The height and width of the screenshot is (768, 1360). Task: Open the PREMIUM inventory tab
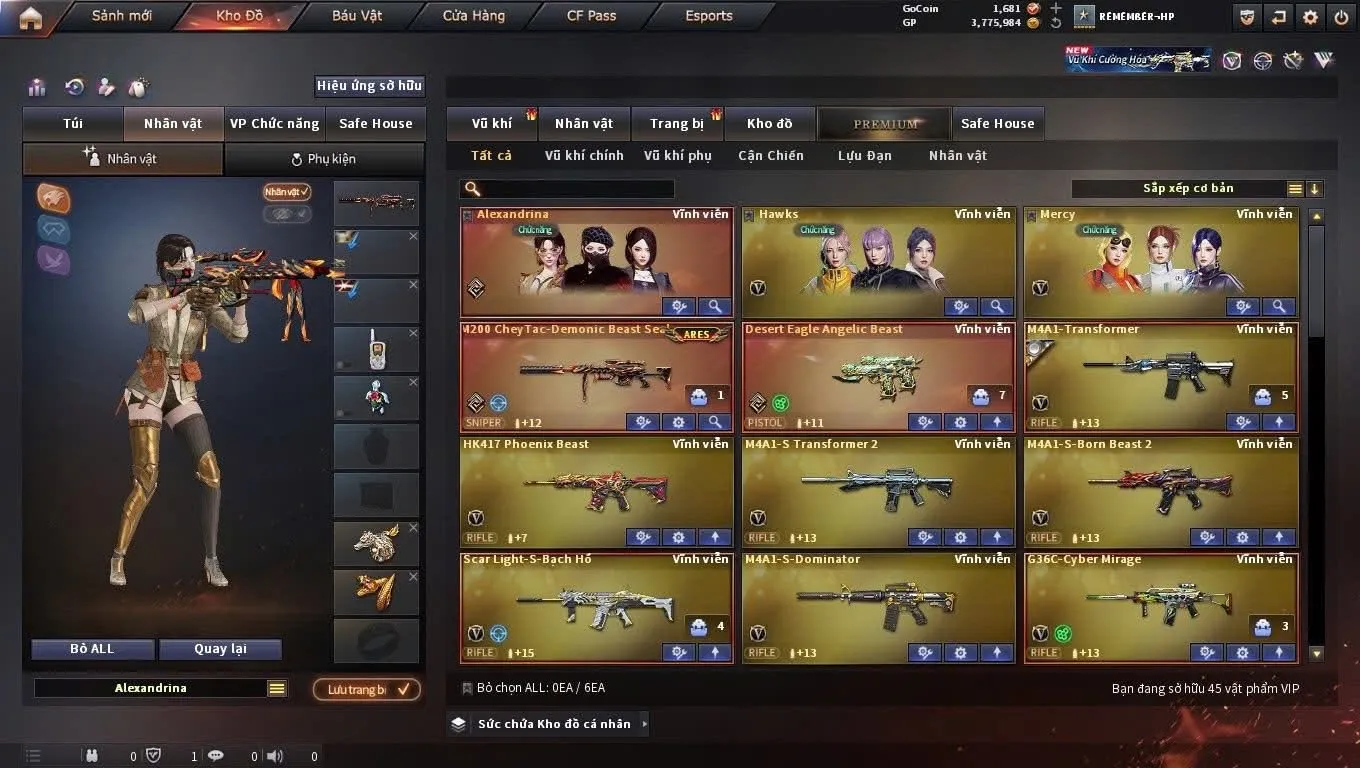pos(885,124)
